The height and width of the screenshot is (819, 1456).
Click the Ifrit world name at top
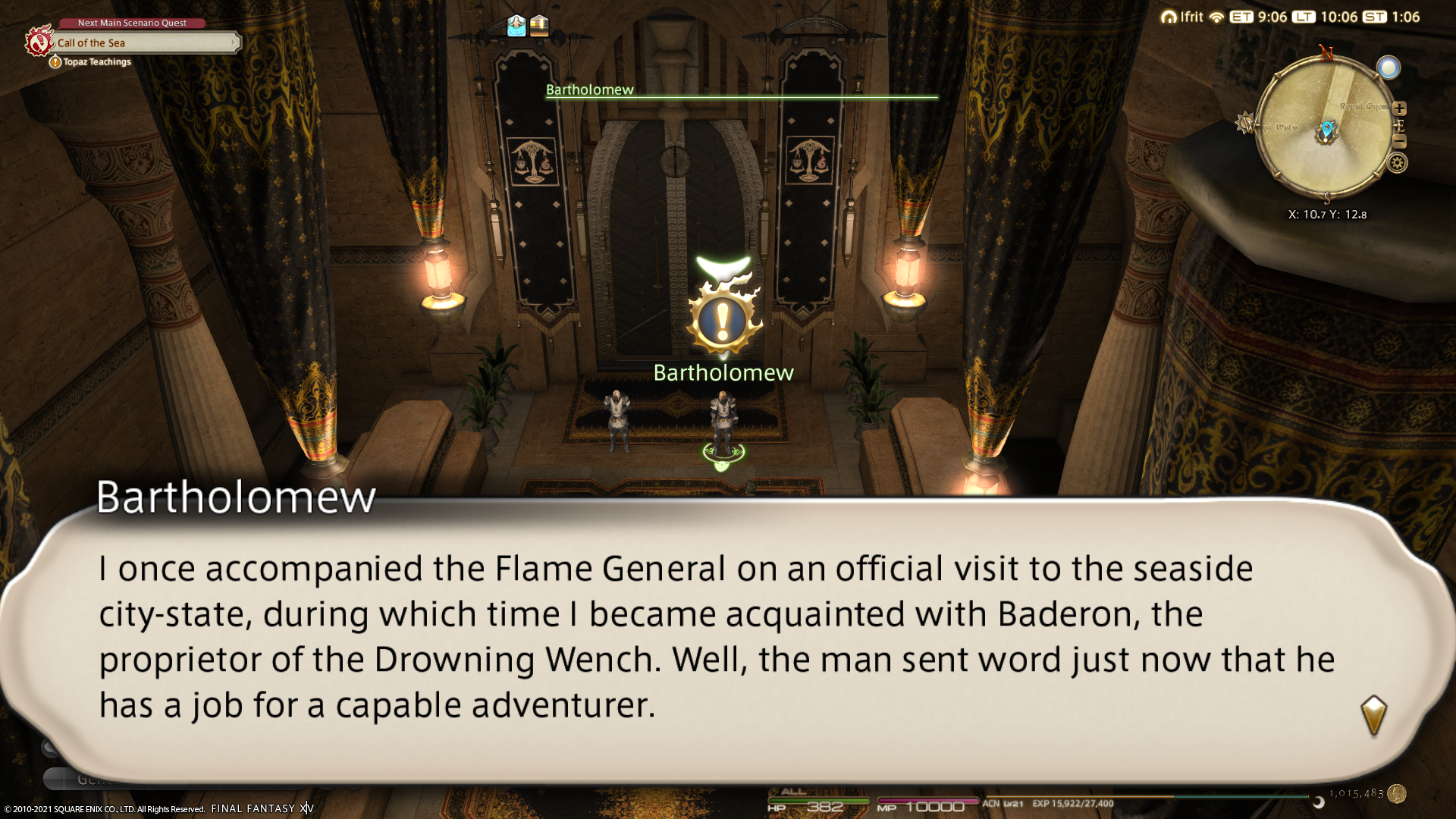click(x=1191, y=17)
